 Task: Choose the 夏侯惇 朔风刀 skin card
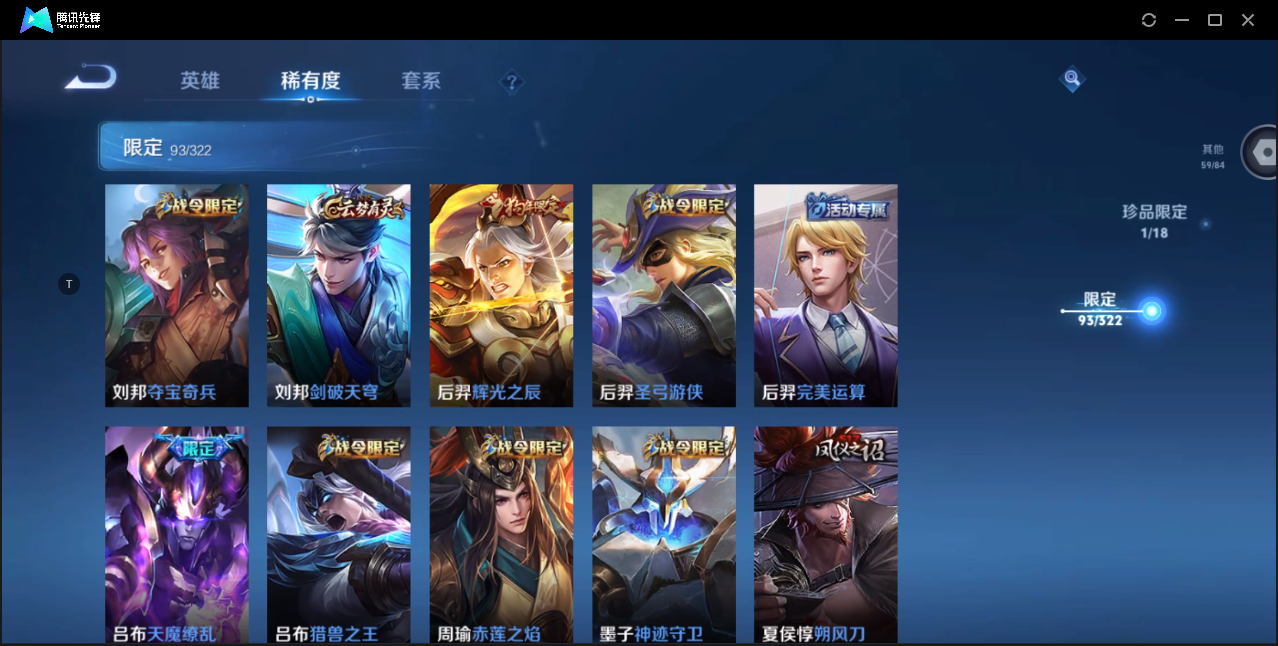coord(826,535)
